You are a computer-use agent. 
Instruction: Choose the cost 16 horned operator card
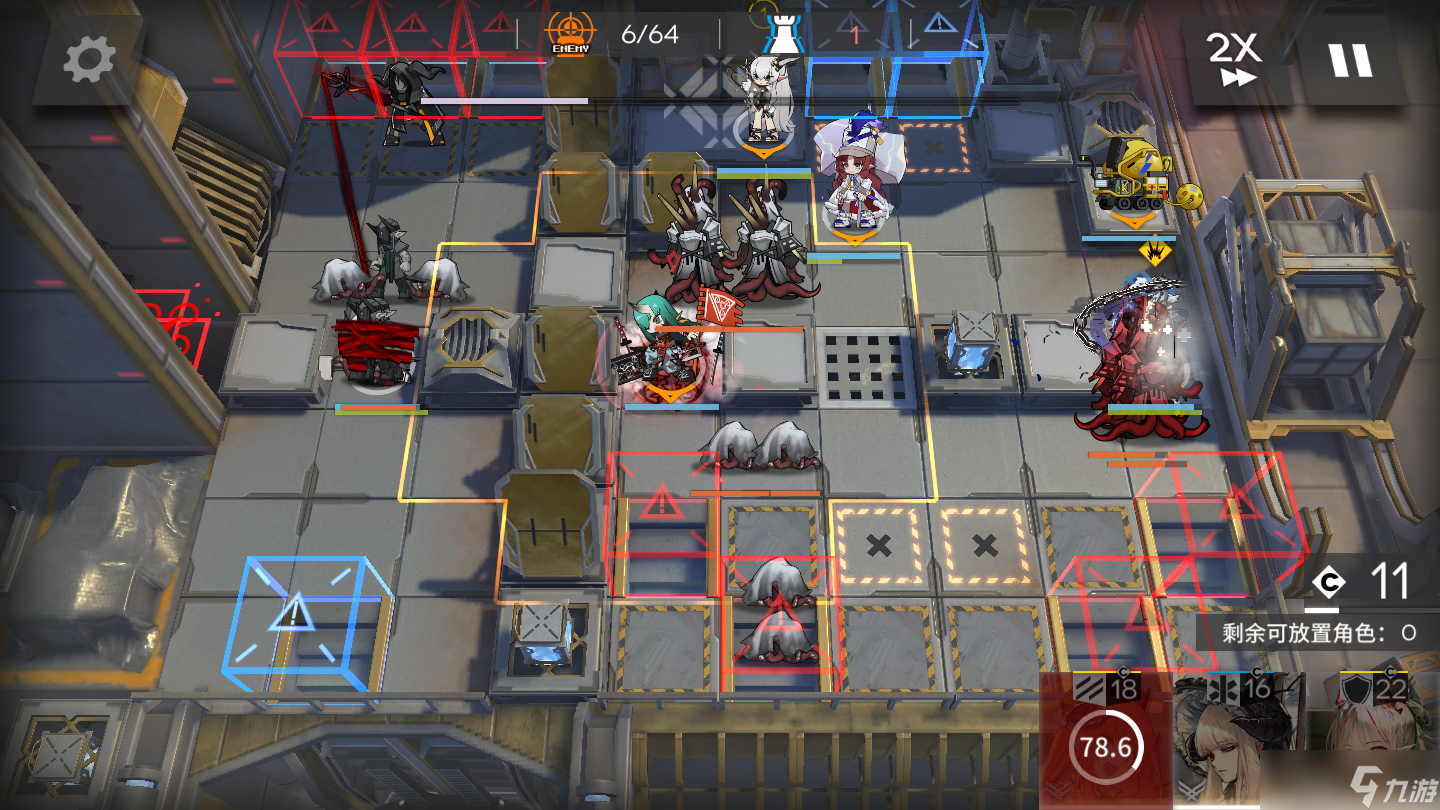(x=1238, y=742)
